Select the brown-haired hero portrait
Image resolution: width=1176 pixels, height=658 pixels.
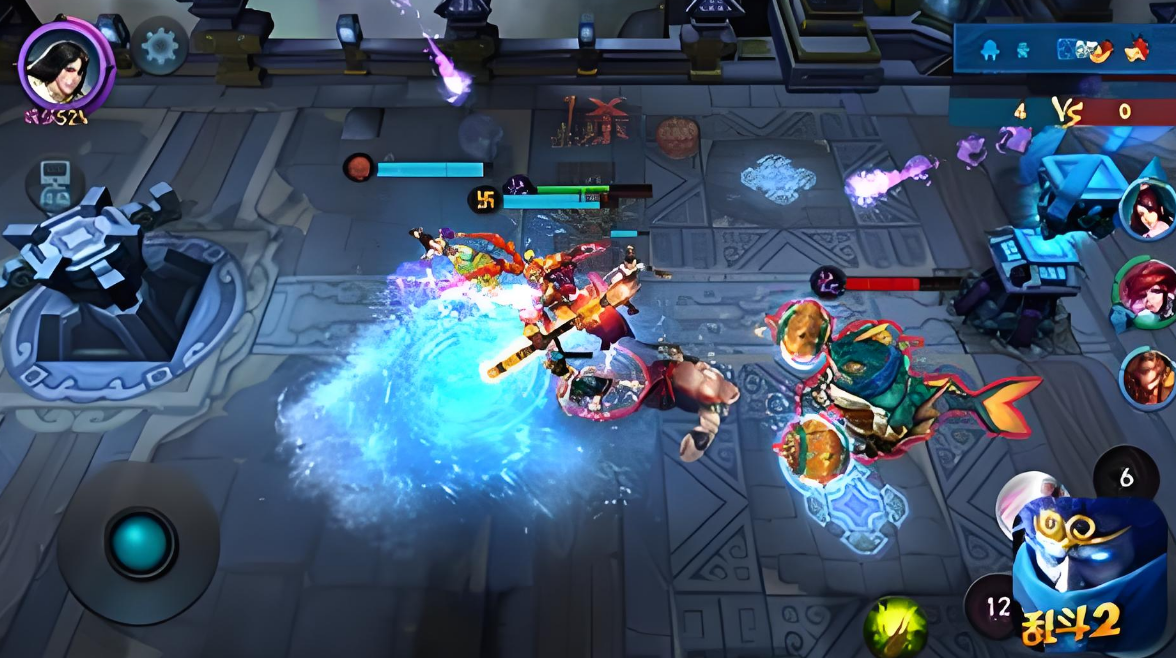click(1146, 378)
